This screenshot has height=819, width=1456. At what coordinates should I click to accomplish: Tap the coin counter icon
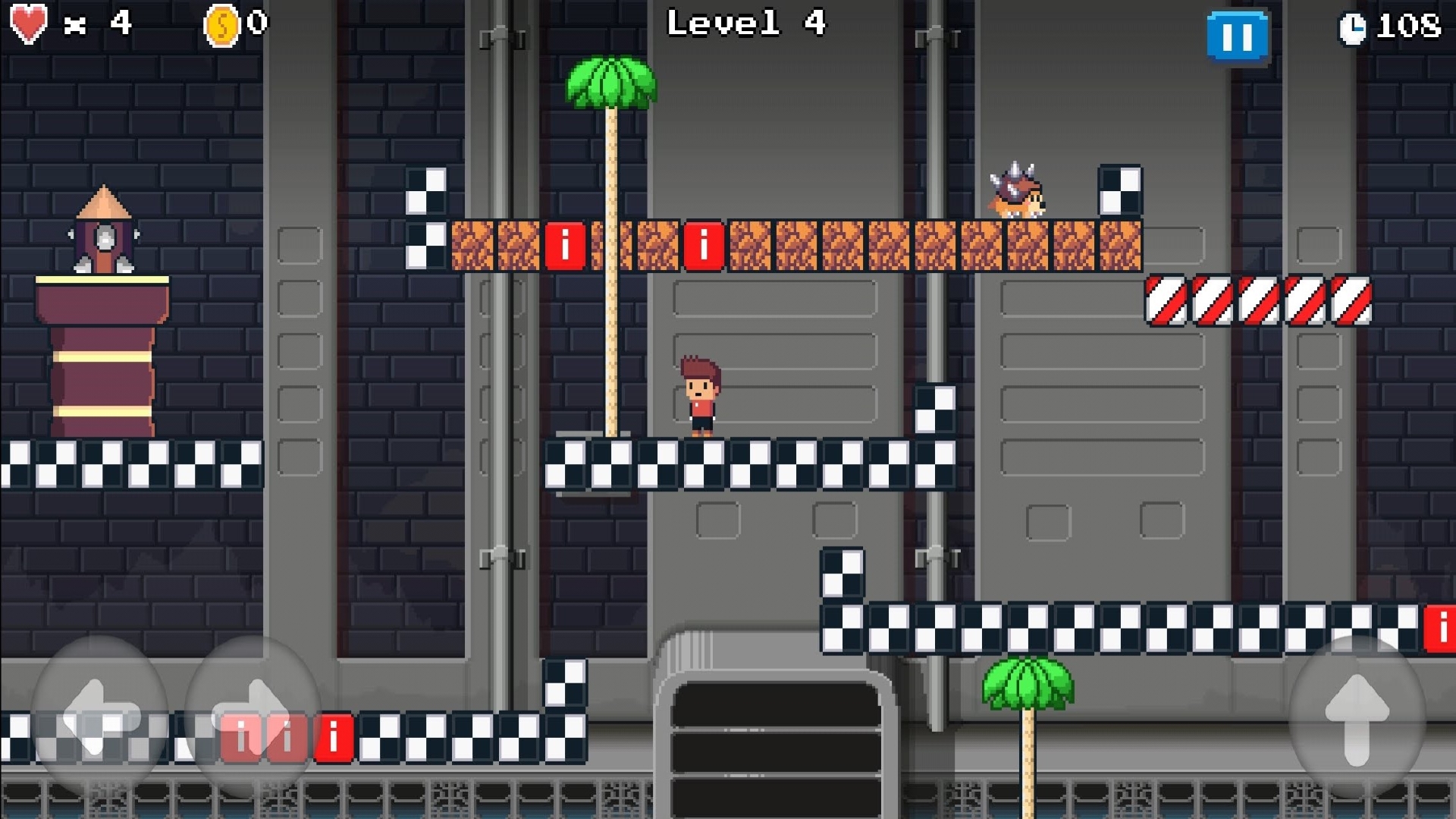point(221,23)
